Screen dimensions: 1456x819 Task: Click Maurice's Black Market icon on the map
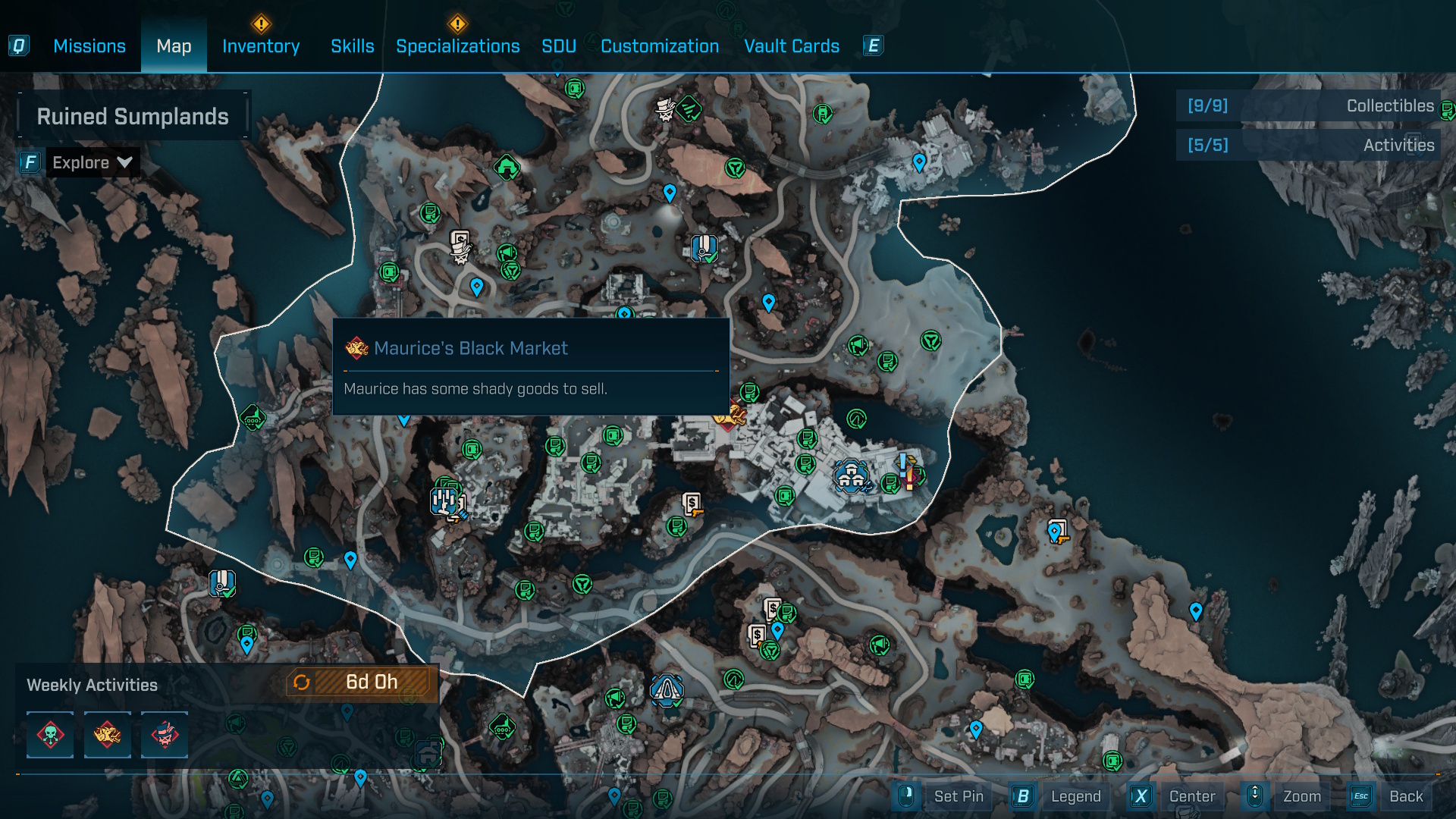point(730,416)
